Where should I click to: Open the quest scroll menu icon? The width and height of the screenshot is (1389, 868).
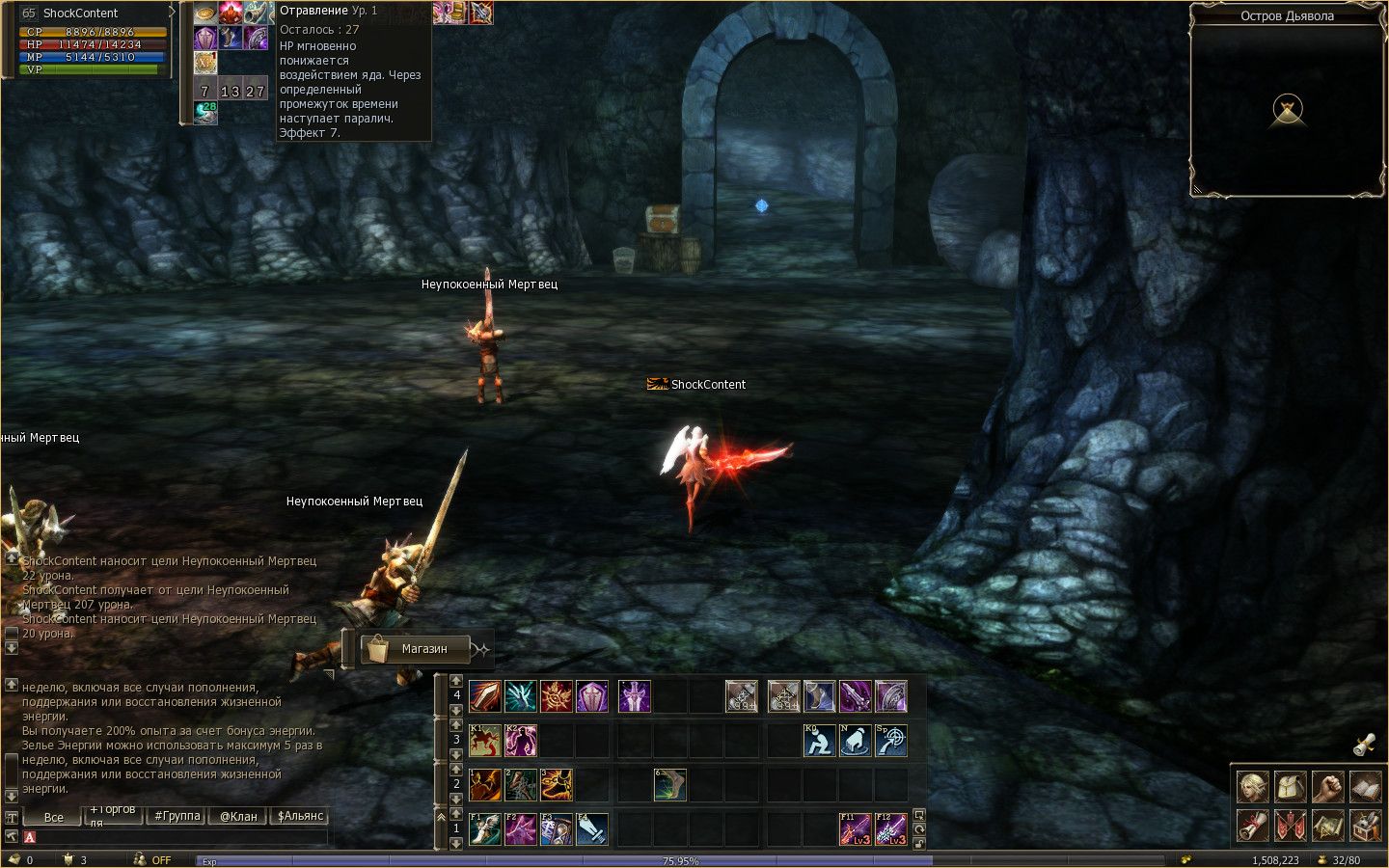click(x=1253, y=826)
